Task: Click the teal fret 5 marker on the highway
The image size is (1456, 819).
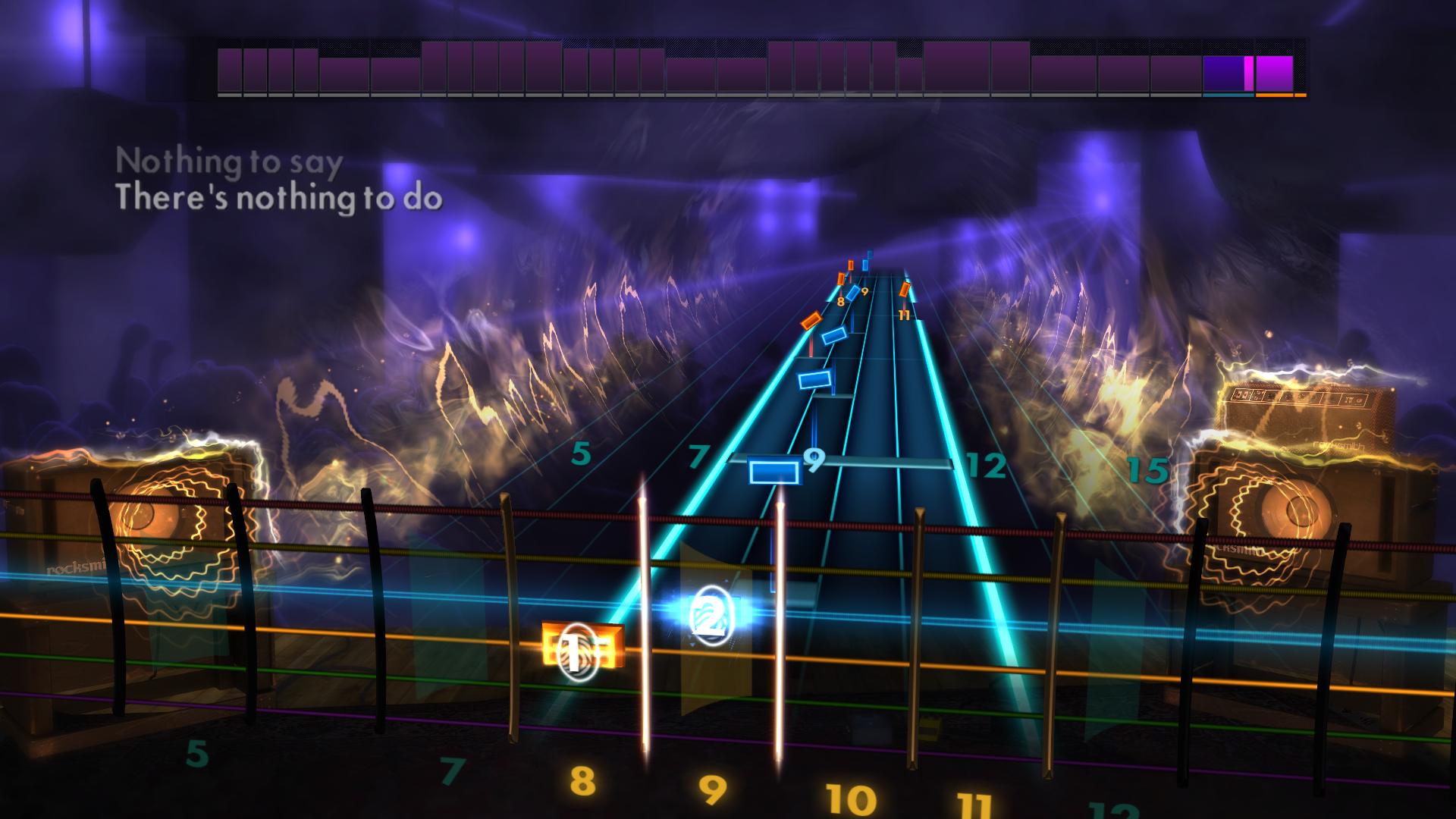Action: [x=582, y=453]
